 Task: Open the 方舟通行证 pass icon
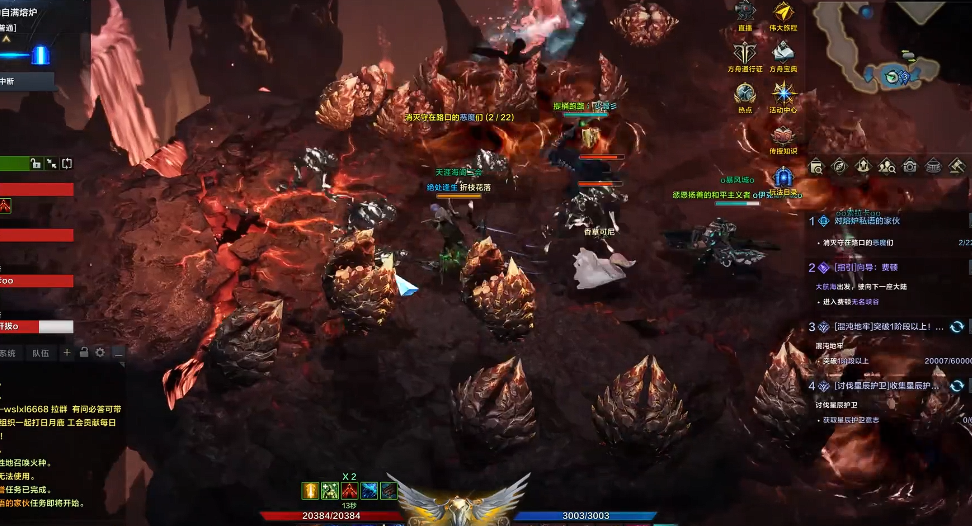(x=745, y=53)
